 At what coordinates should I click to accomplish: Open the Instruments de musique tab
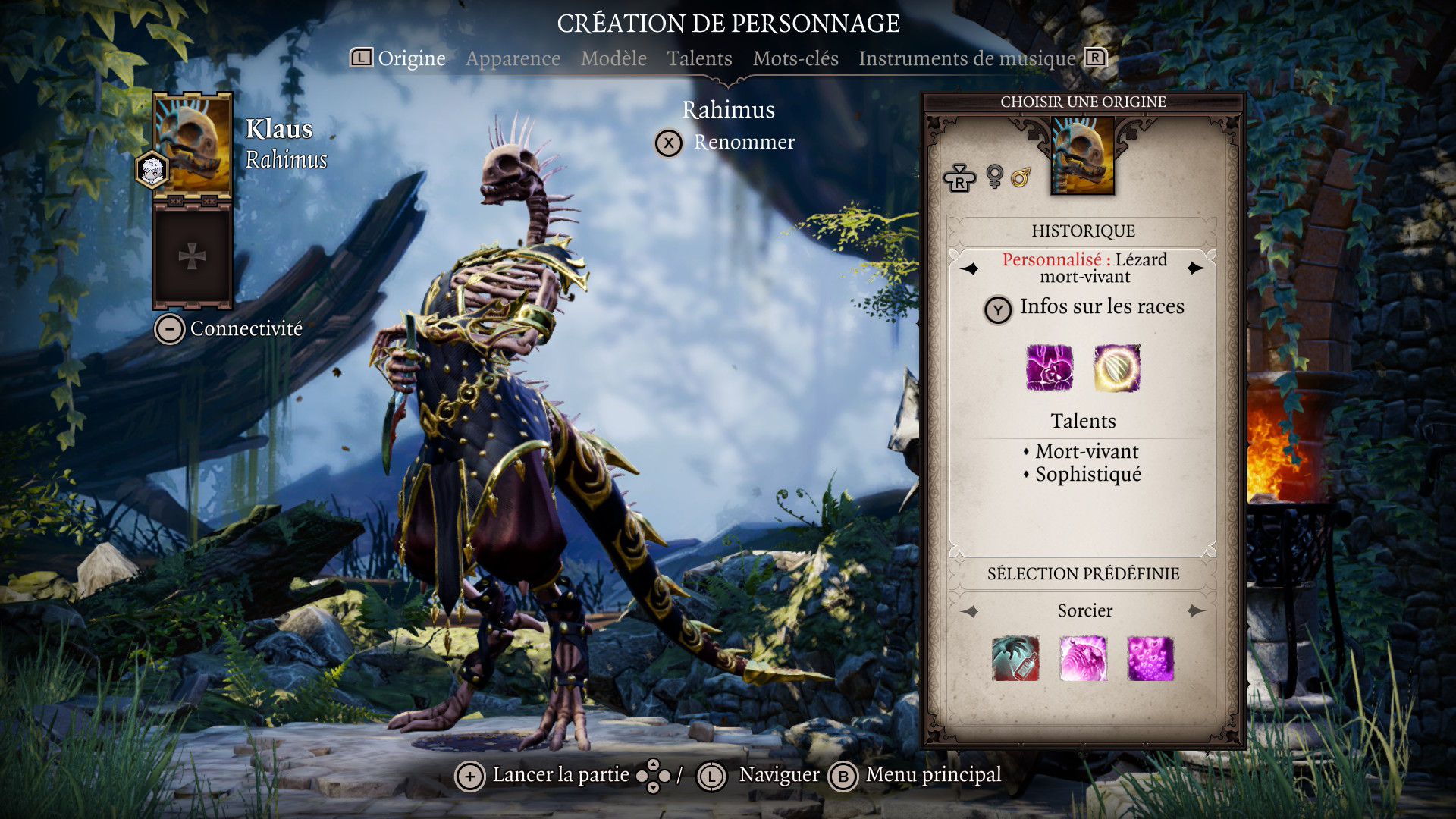coord(967,58)
